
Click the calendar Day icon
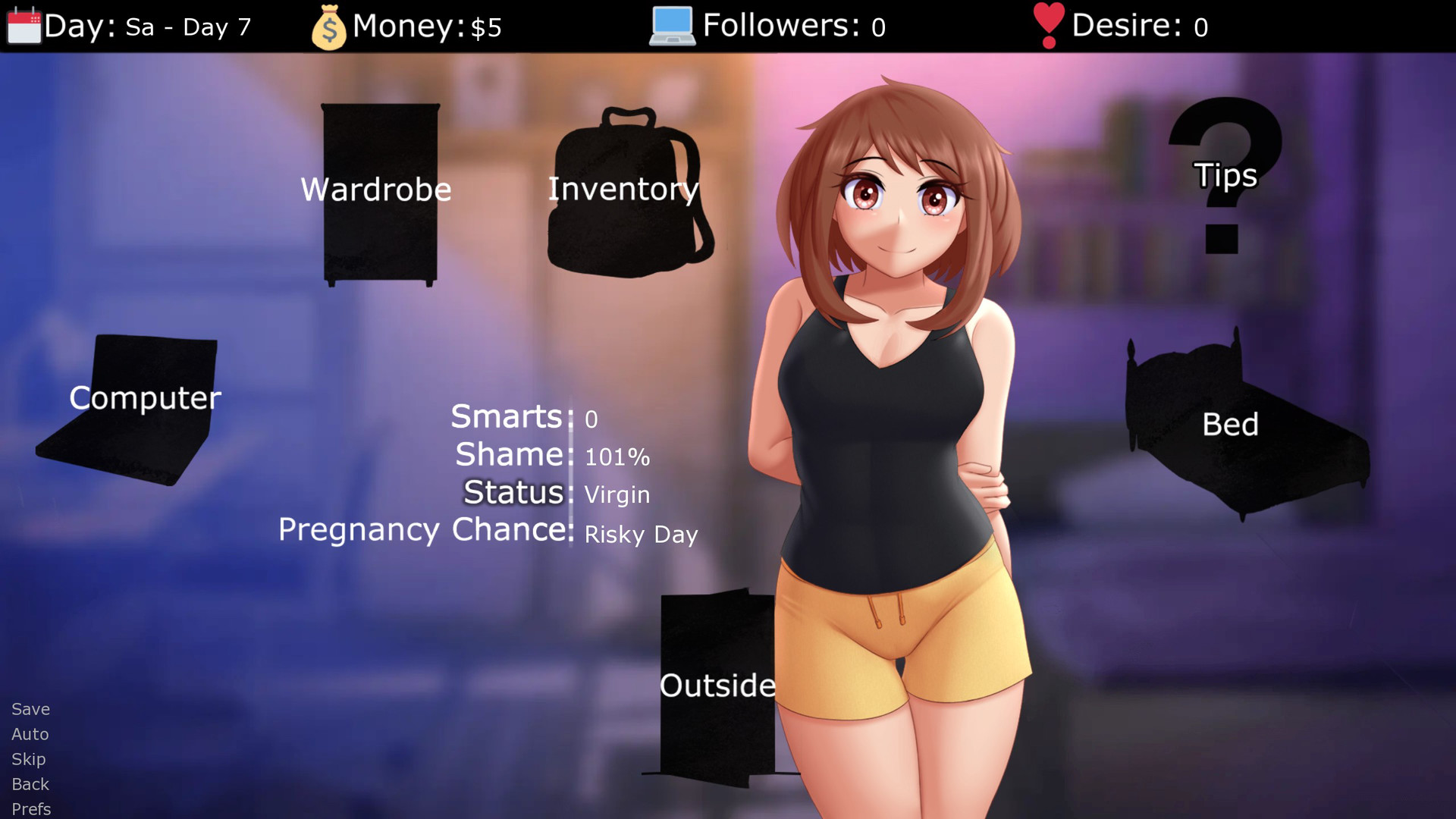pyautogui.click(x=23, y=24)
